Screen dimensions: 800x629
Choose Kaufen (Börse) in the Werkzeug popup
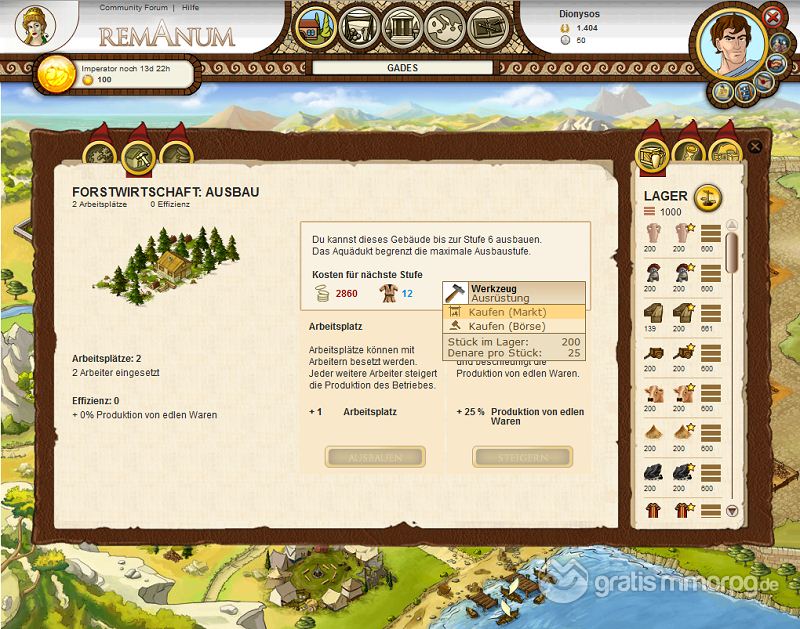pyautogui.click(x=507, y=326)
